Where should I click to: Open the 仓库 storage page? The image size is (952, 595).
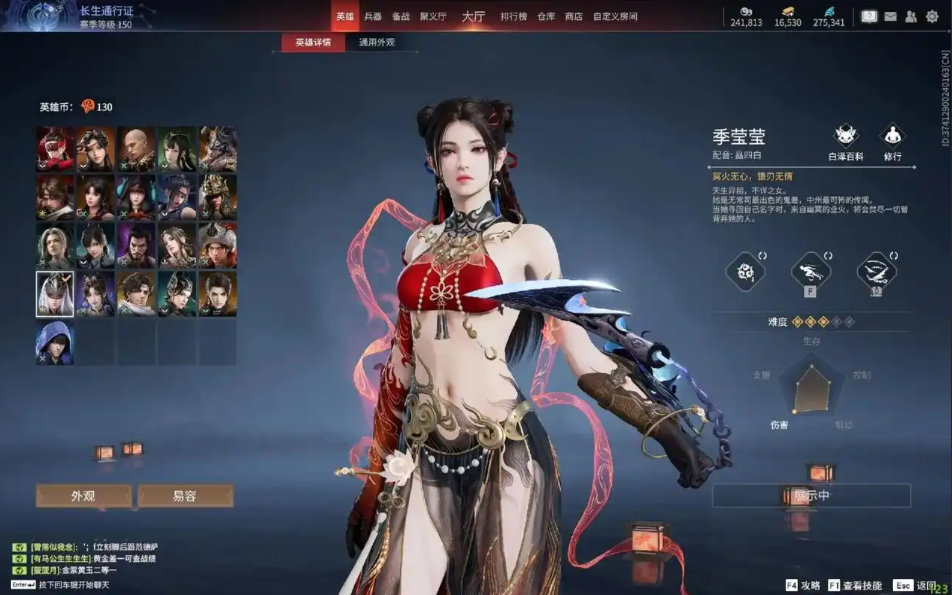pos(546,17)
